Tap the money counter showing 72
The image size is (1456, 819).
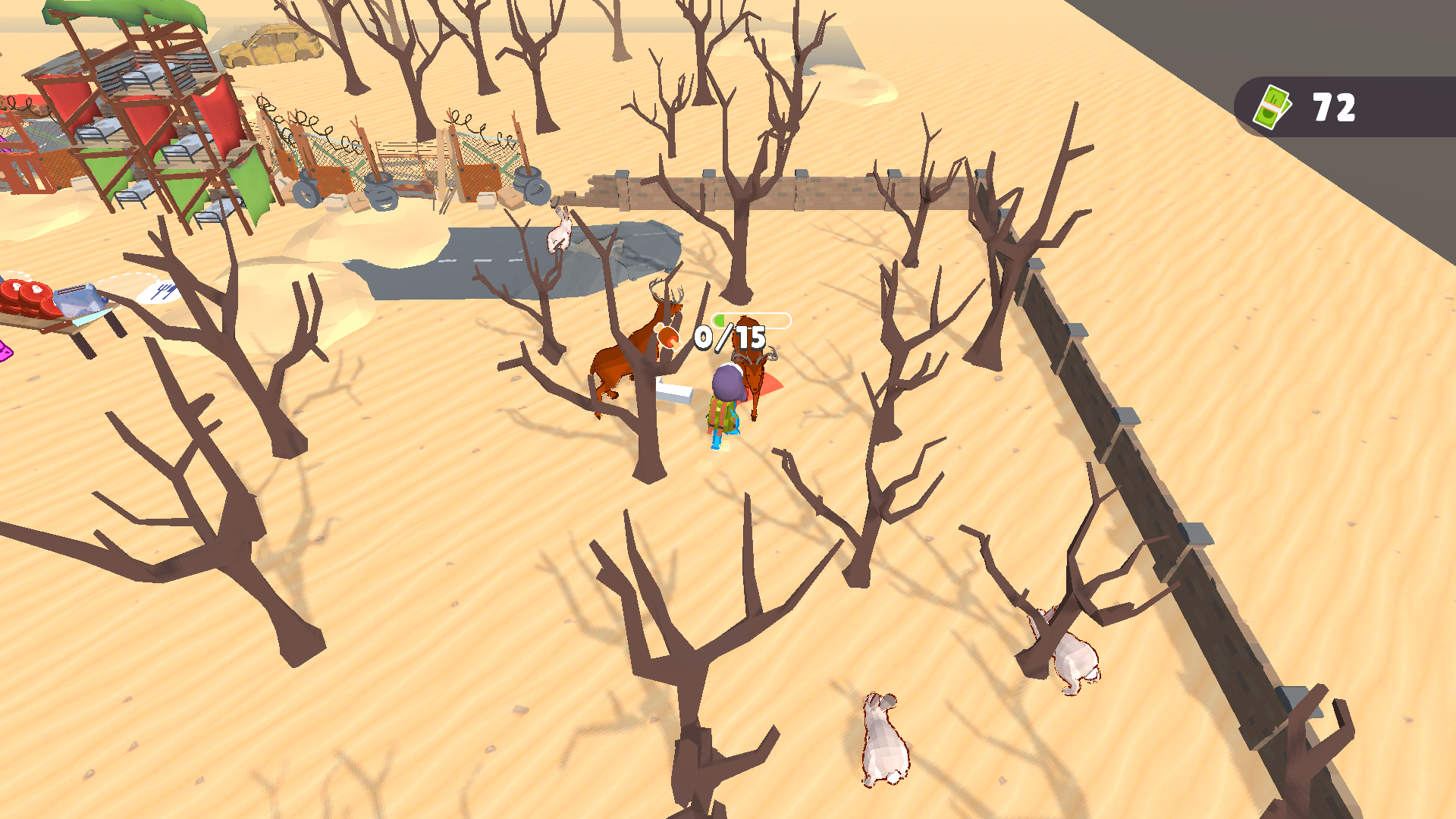click(x=1335, y=108)
